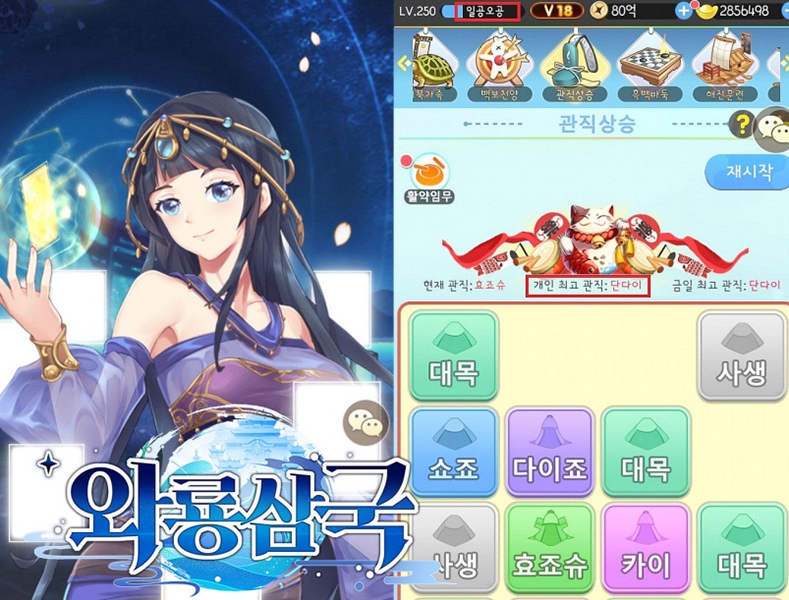Open the chat bubble beside the help button
Image resolution: width=789 pixels, height=600 pixels.
771,128
